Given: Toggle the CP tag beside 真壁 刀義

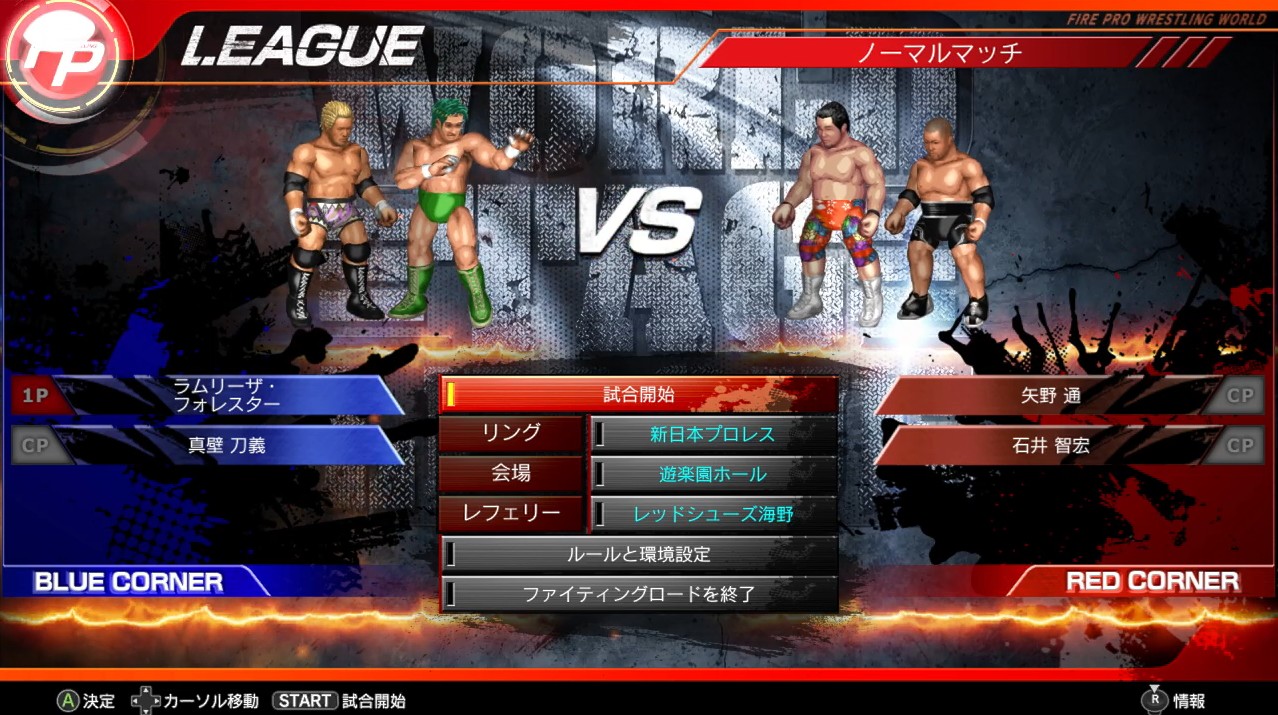Looking at the screenshot, I should [36, 446].
